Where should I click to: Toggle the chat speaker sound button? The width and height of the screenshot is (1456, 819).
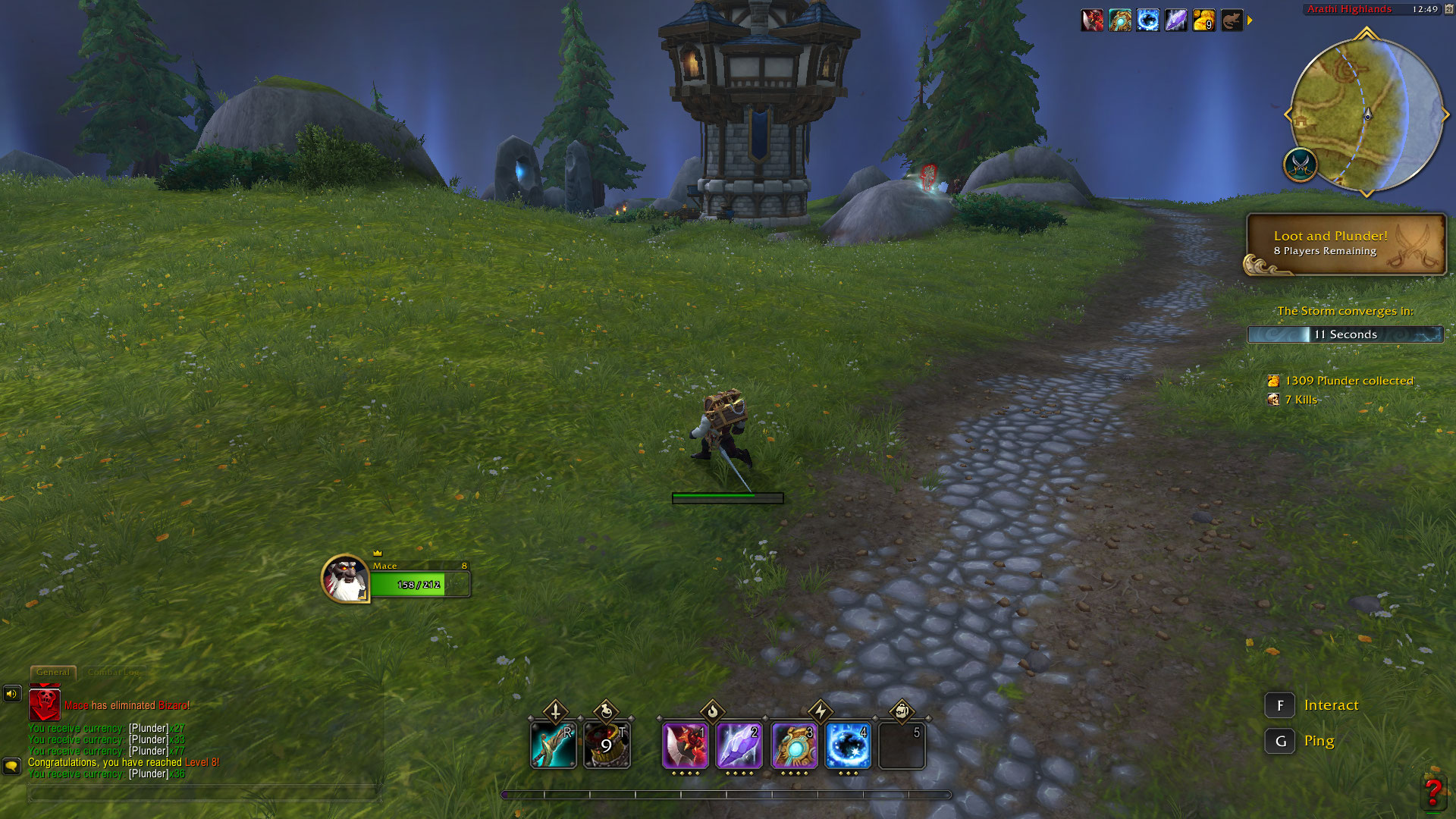[12, 693]
